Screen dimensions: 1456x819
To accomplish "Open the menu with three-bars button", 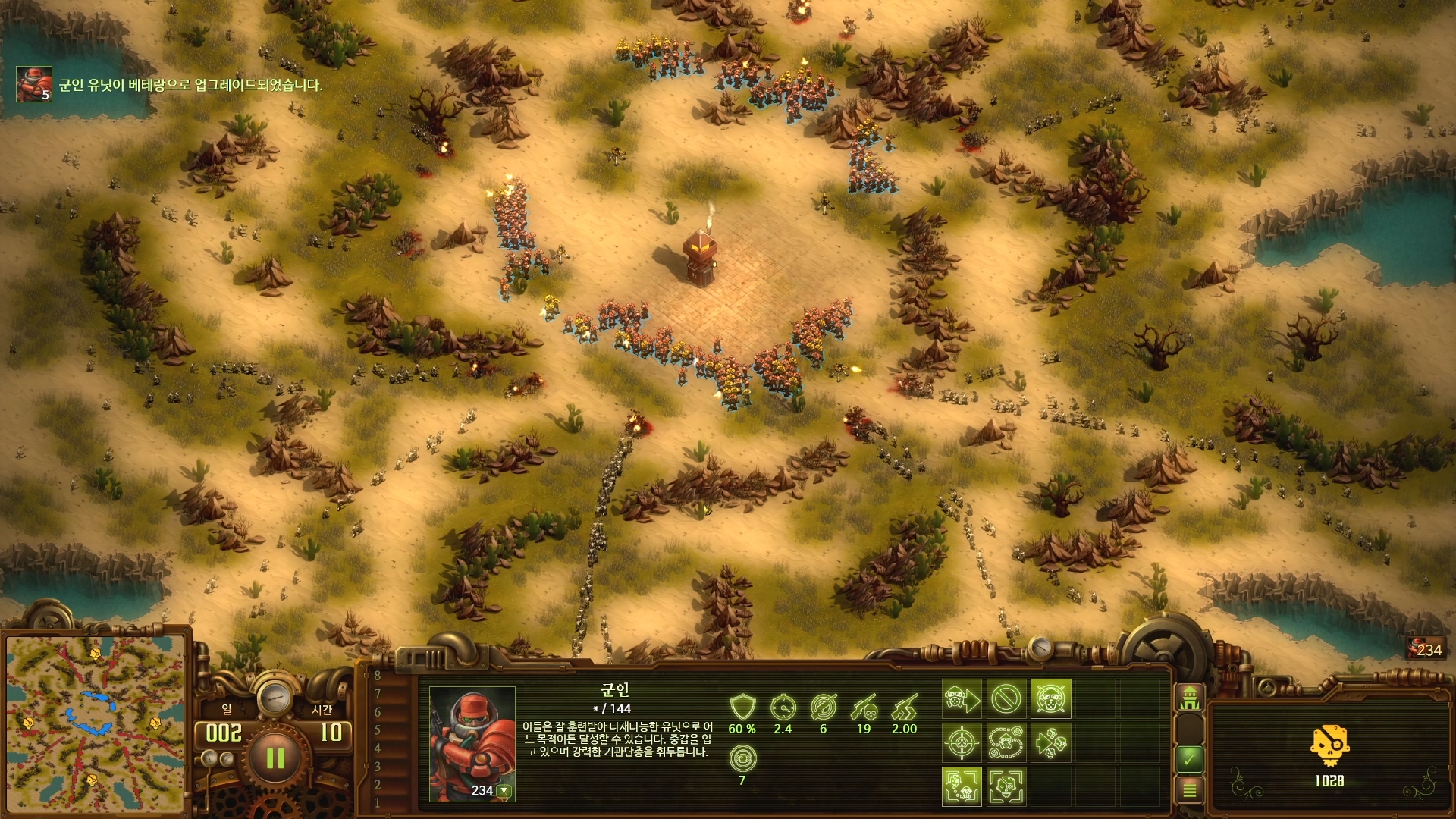I will click(x=1189, y=791).
